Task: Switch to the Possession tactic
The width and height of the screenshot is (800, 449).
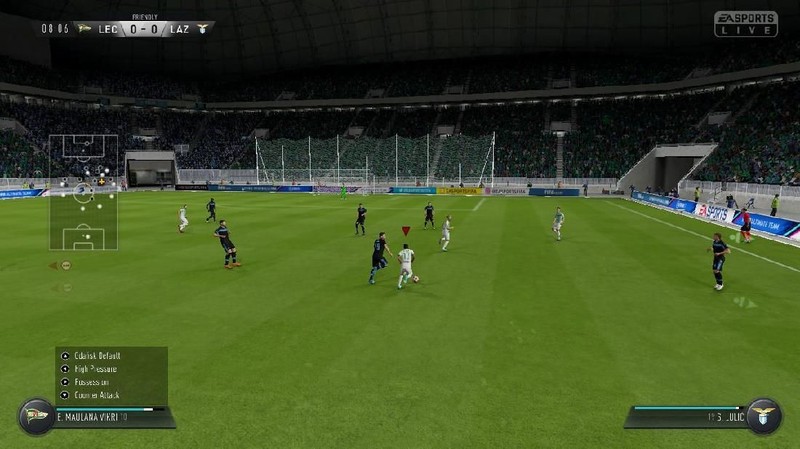Action: click(x=92, y=381)
